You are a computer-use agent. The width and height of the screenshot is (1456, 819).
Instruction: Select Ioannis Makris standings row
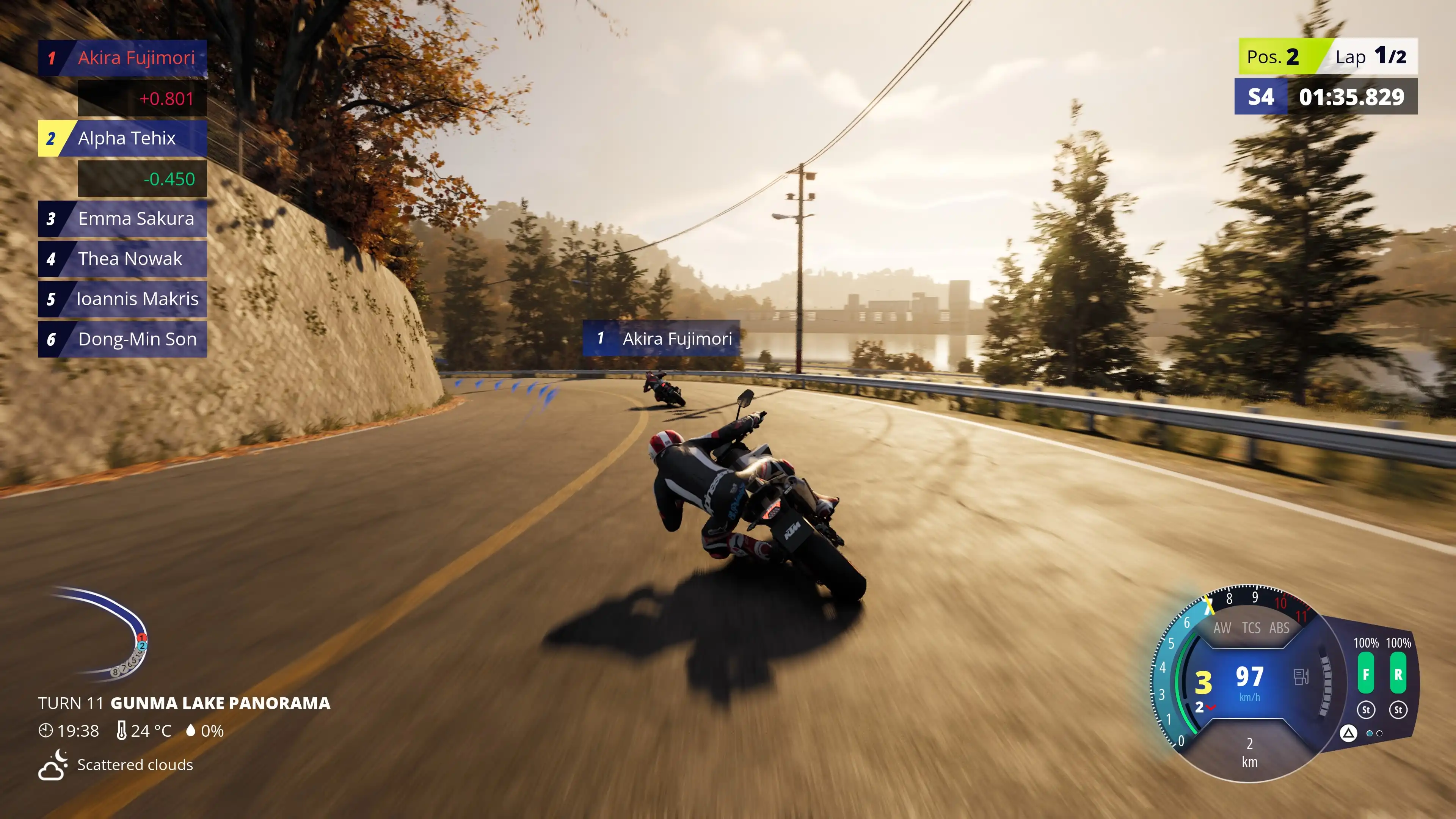pyautogui.click(x=122, y=299)
